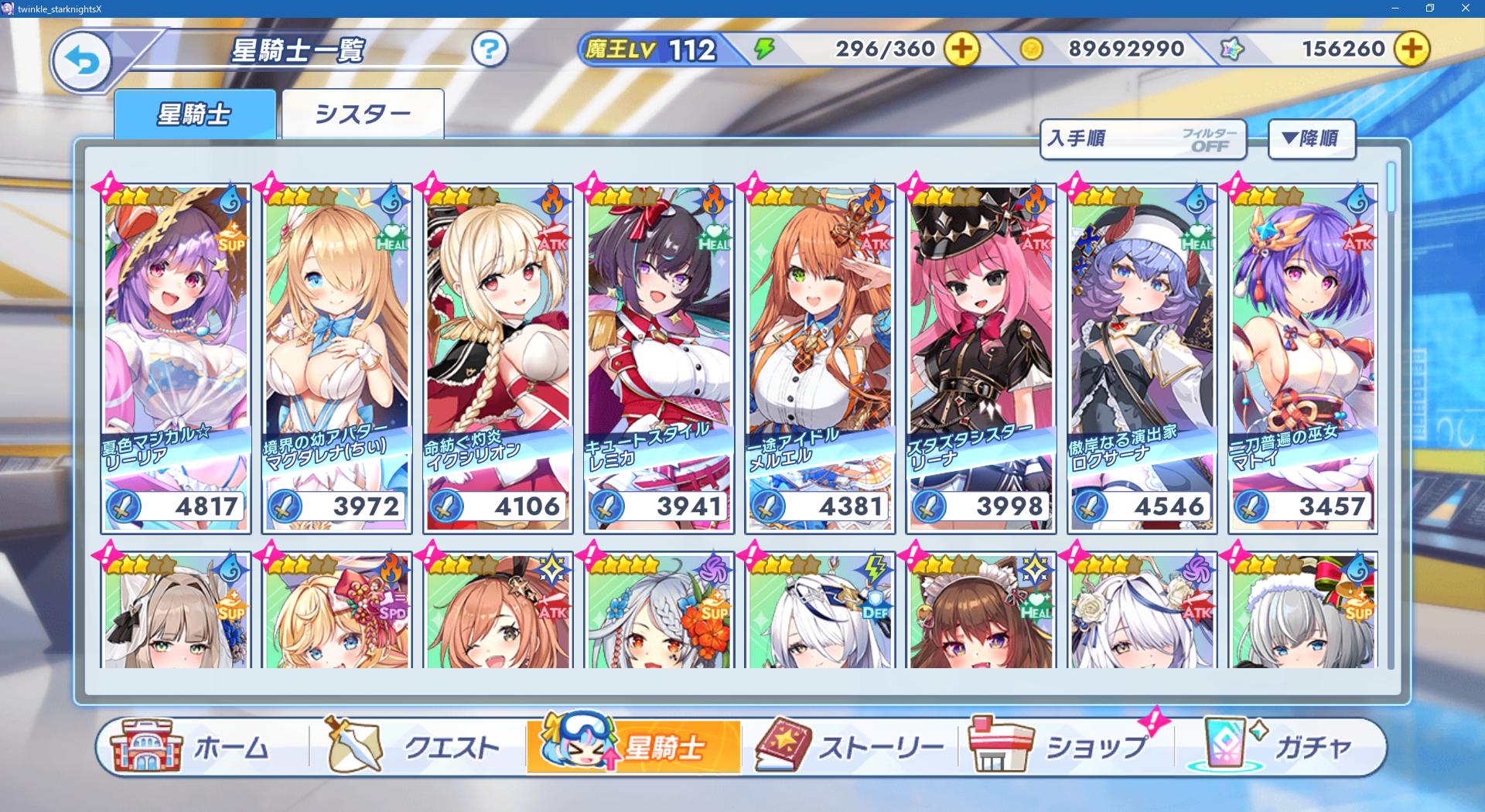Add stamina with the plus button
Viewport: 1485px width, 812px height.
pos(961,49)
